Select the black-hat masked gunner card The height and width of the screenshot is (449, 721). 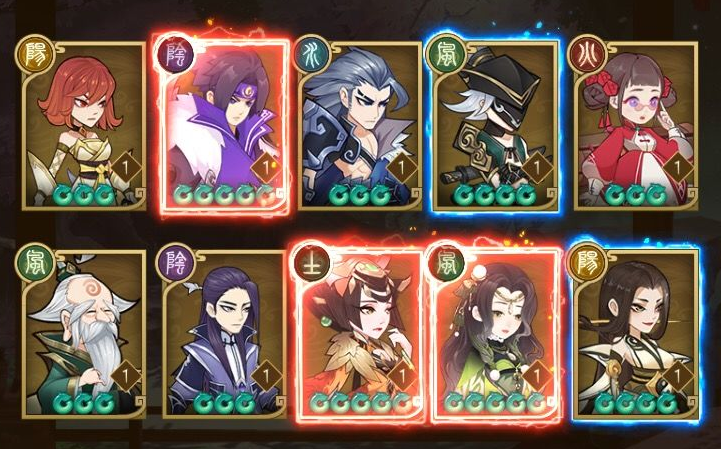click(494, 125)
